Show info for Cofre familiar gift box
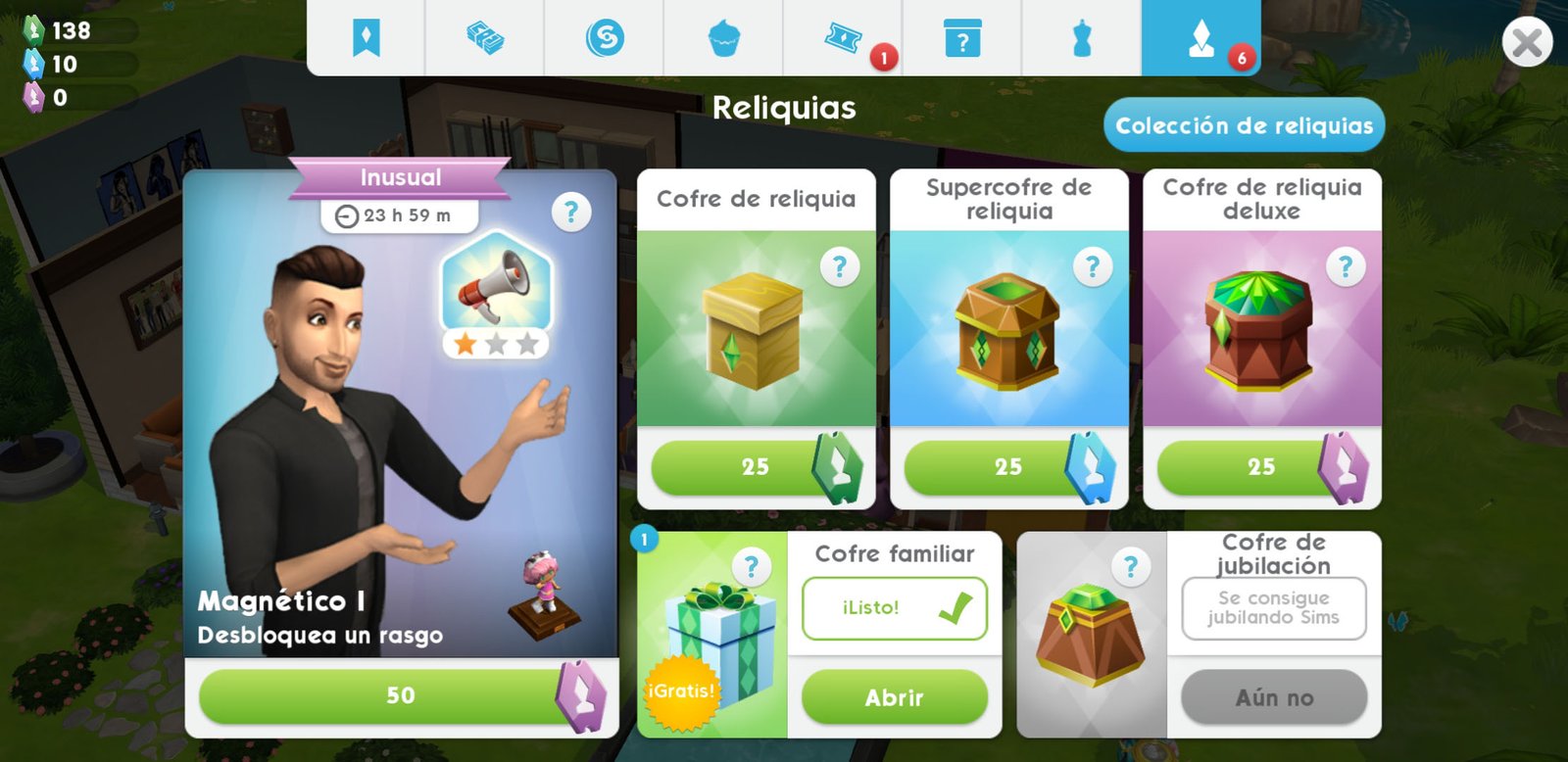 coord(751,567)
